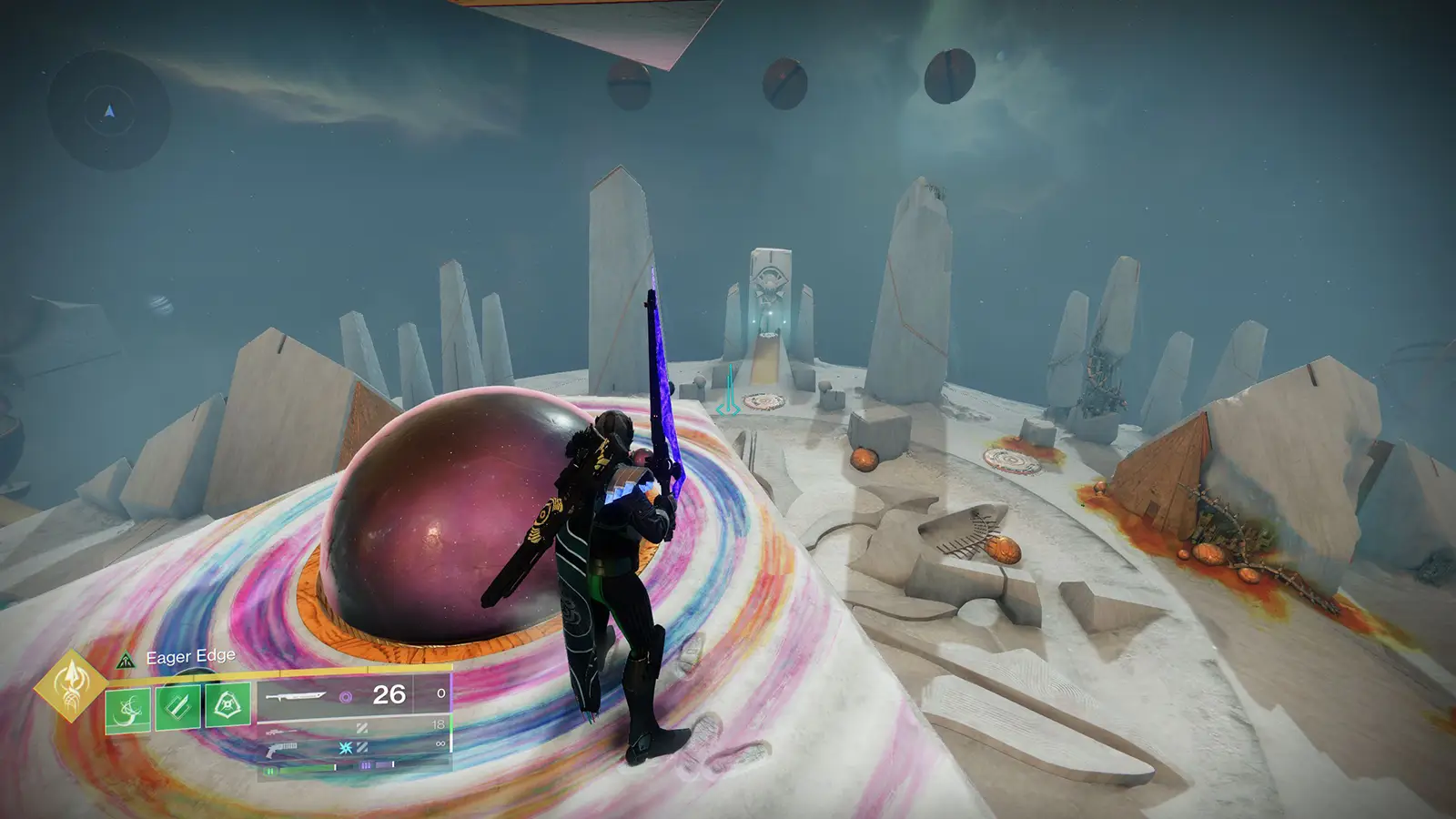Select the green grapple grenade ability icon
Image resolution: width=1456 pixels, height=819 pixels.
127,709
